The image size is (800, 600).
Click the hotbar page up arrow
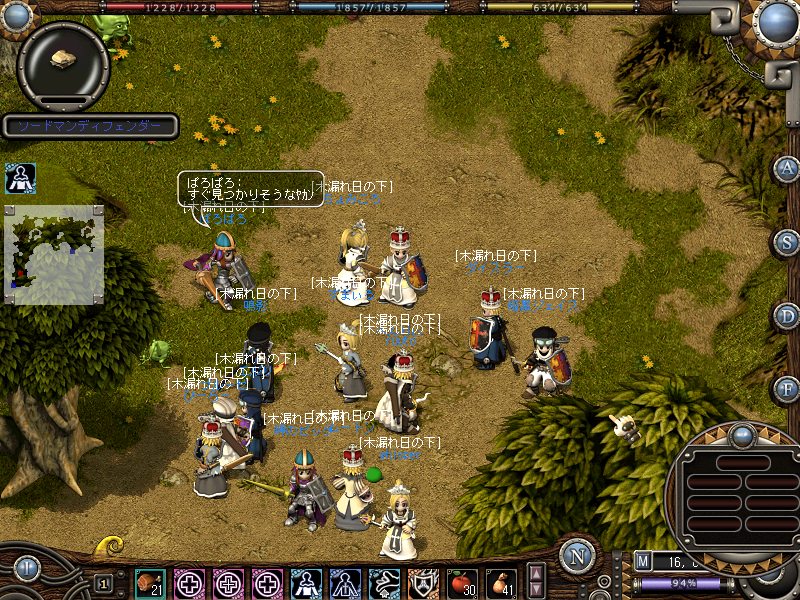(537, 573)
